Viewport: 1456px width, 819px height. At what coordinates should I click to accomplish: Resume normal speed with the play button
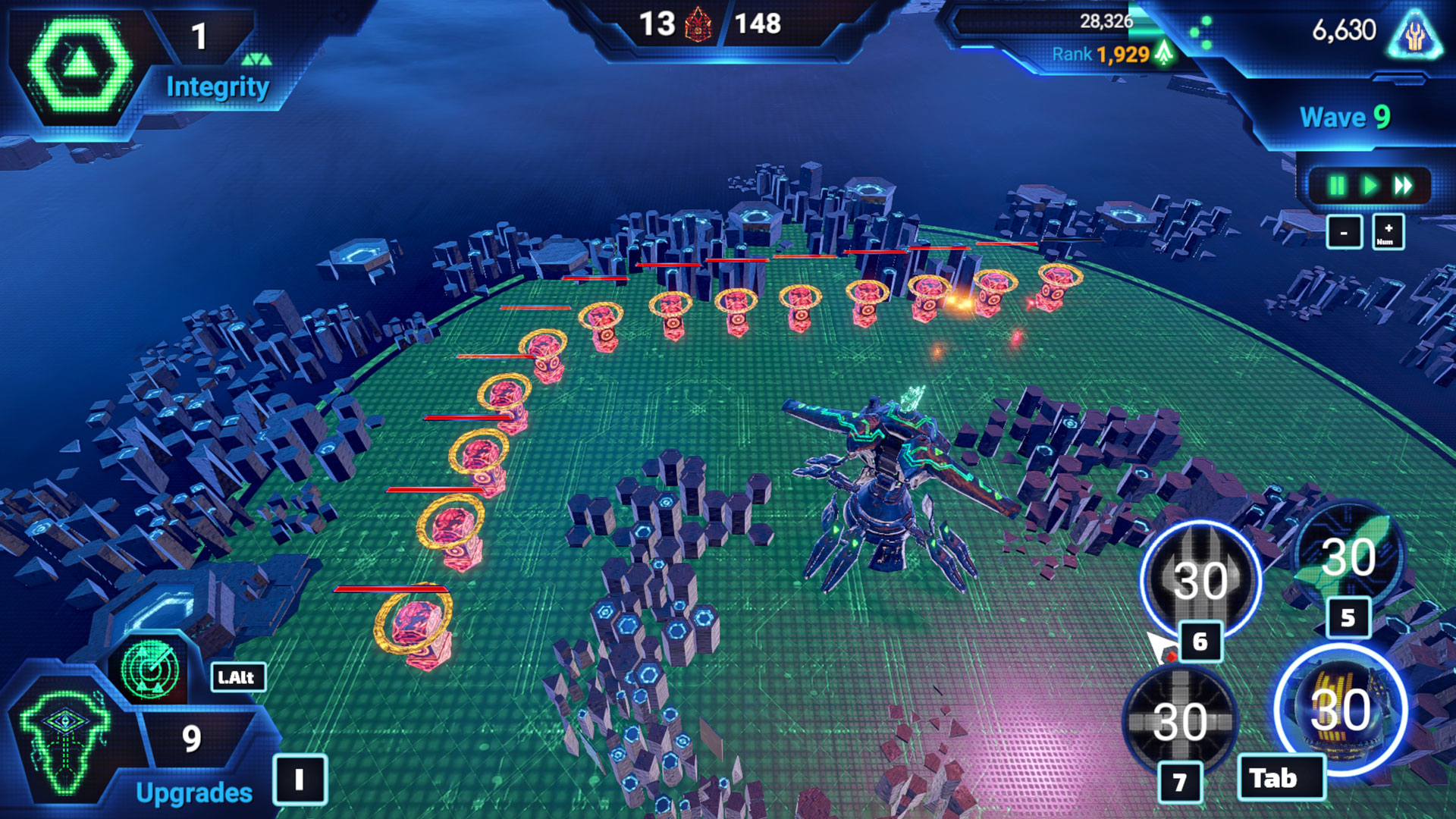(x=1370, y=186)
